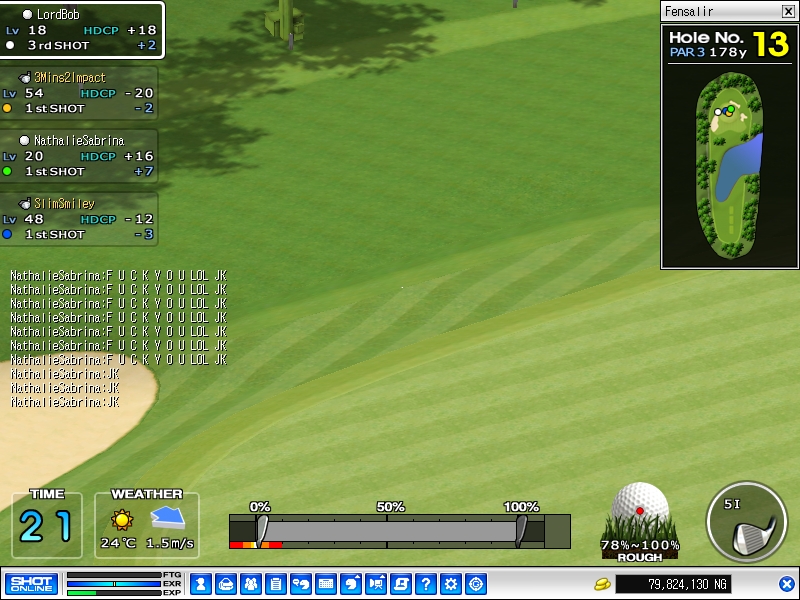Open the golf bag inventory icon
Screen dimensions: 800x600
click(225, 584)
